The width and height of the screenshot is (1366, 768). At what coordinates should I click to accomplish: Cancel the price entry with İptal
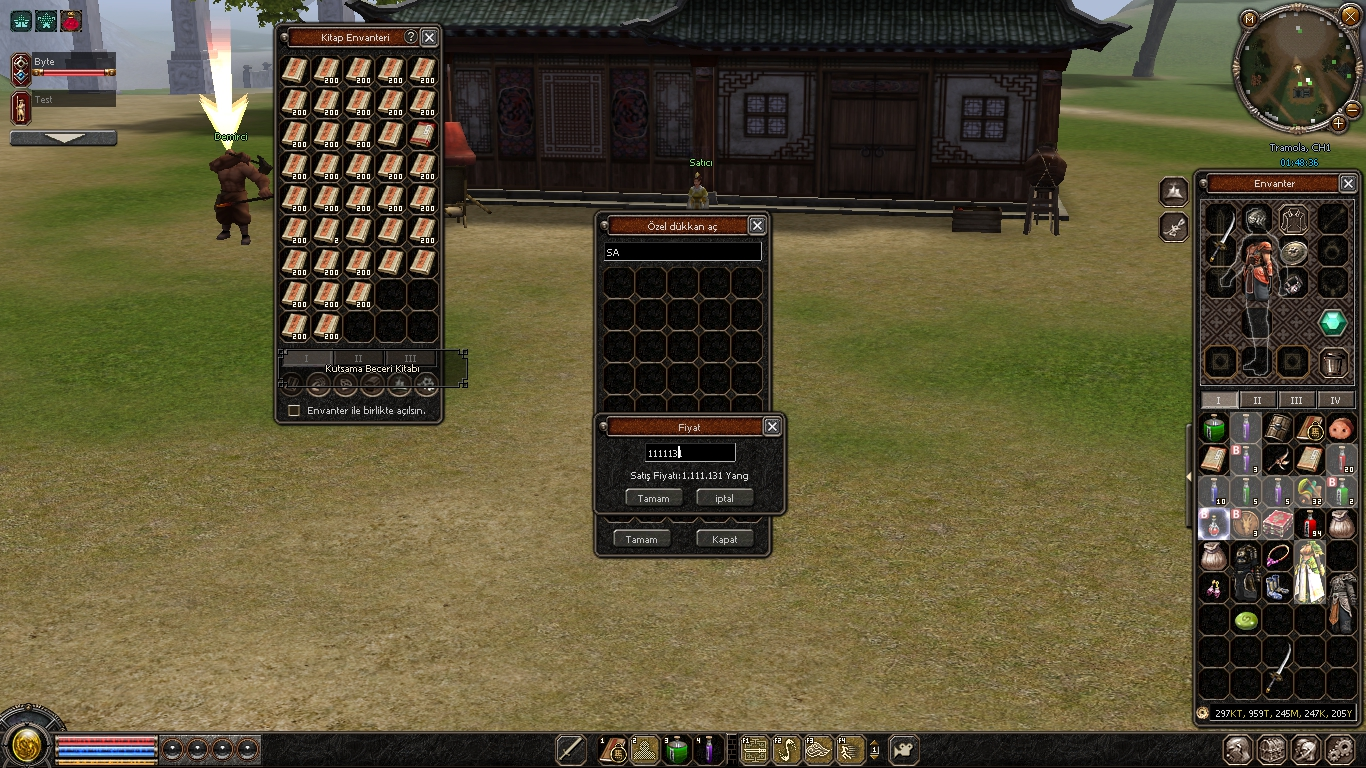pos(724,498)
